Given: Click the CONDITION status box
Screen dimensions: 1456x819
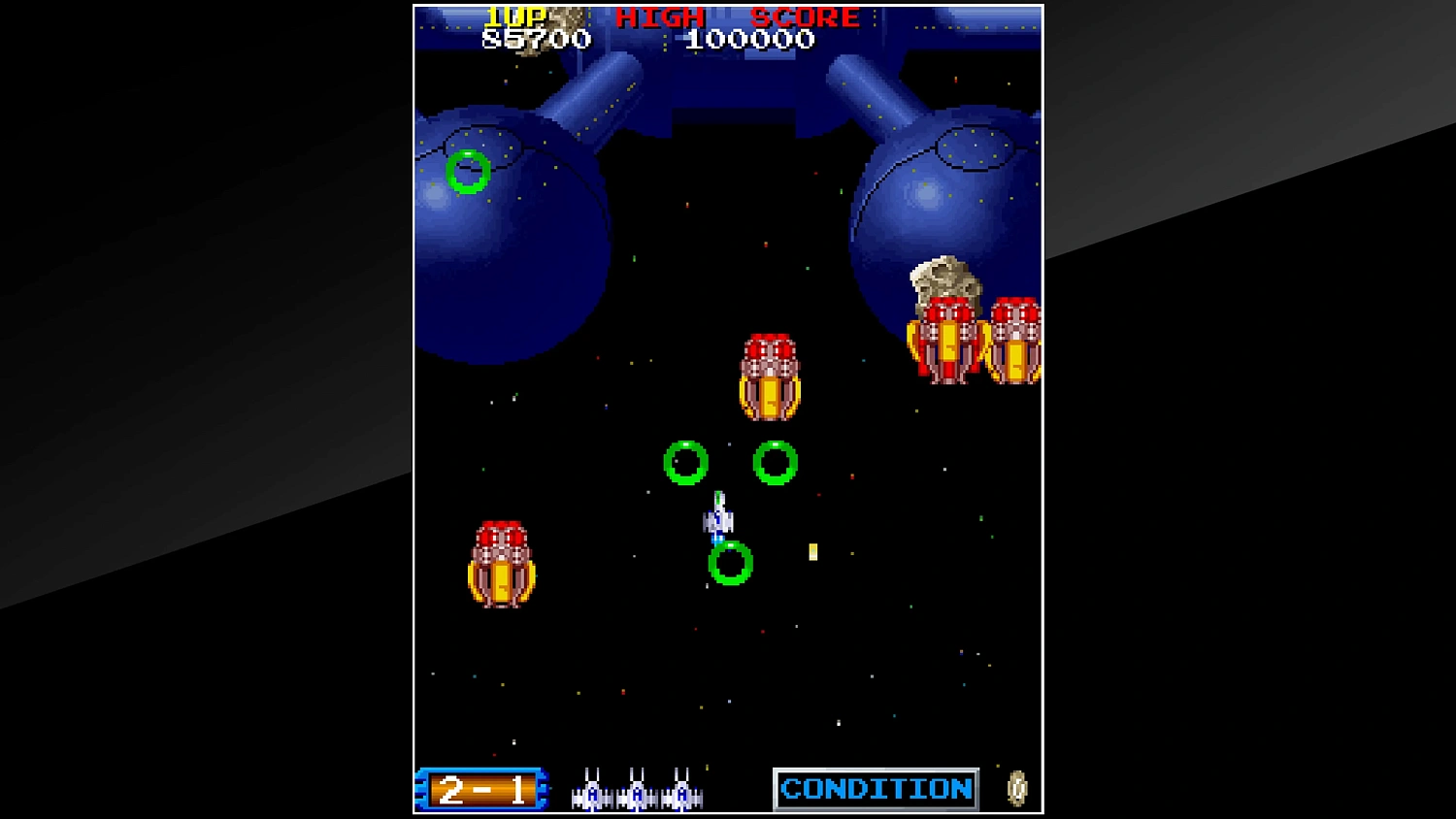Looking at the screenshot, I should (875, 788).
